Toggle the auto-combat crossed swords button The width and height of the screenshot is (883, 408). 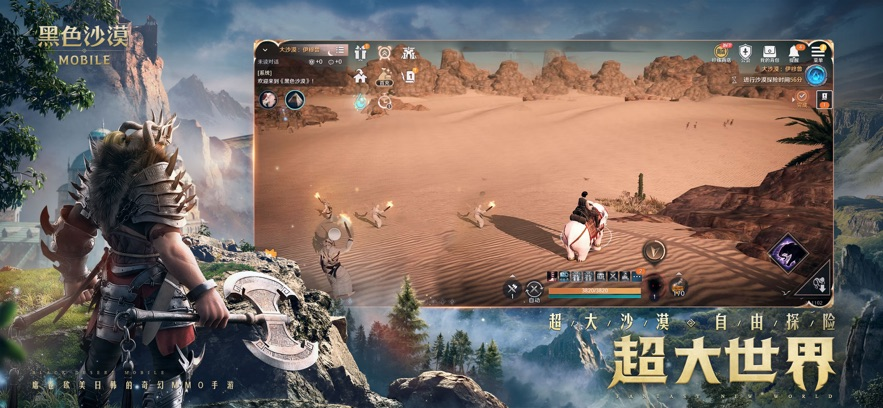click(x=534, y=289)
